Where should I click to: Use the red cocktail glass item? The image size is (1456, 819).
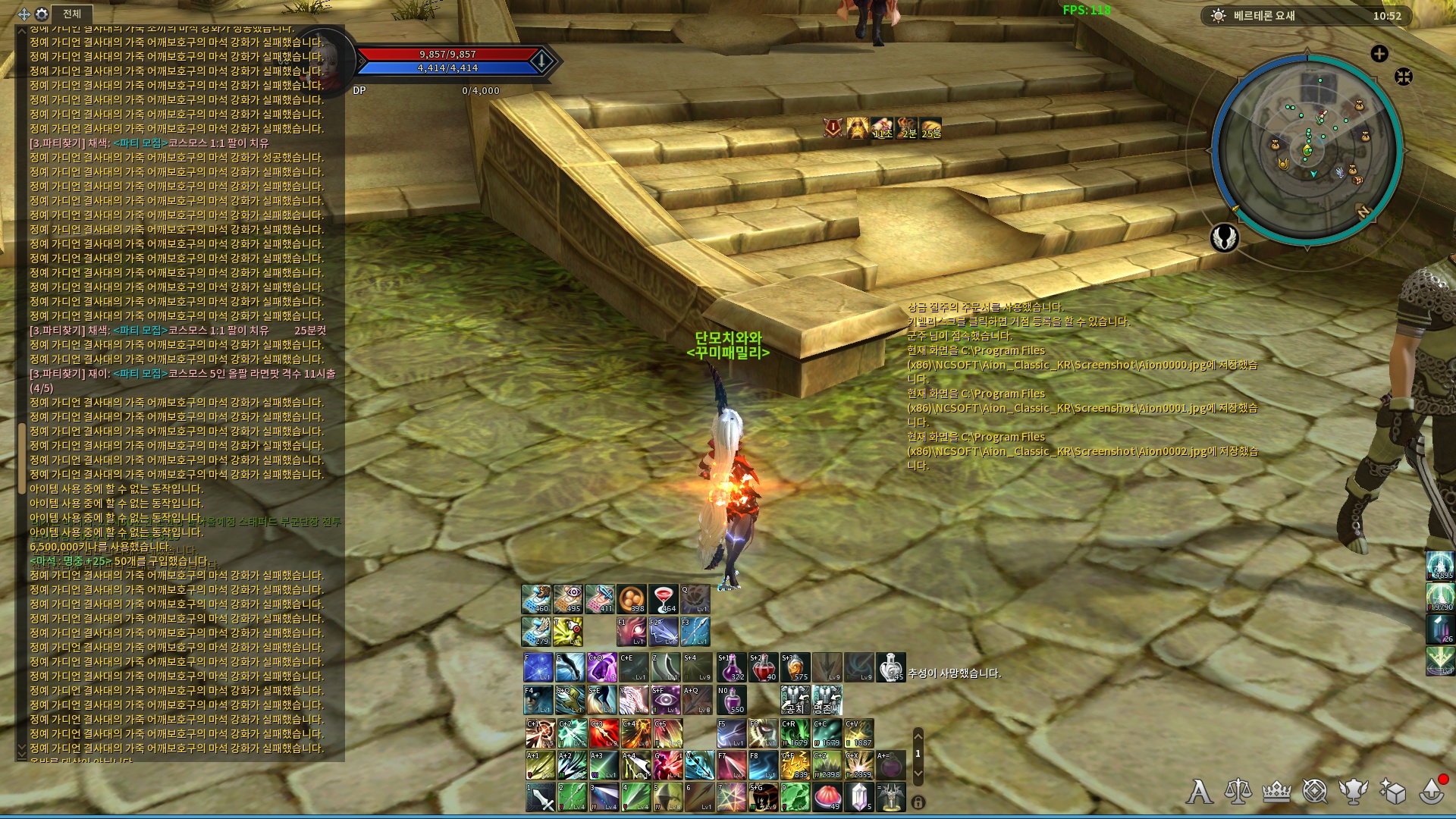pos(663,599)
